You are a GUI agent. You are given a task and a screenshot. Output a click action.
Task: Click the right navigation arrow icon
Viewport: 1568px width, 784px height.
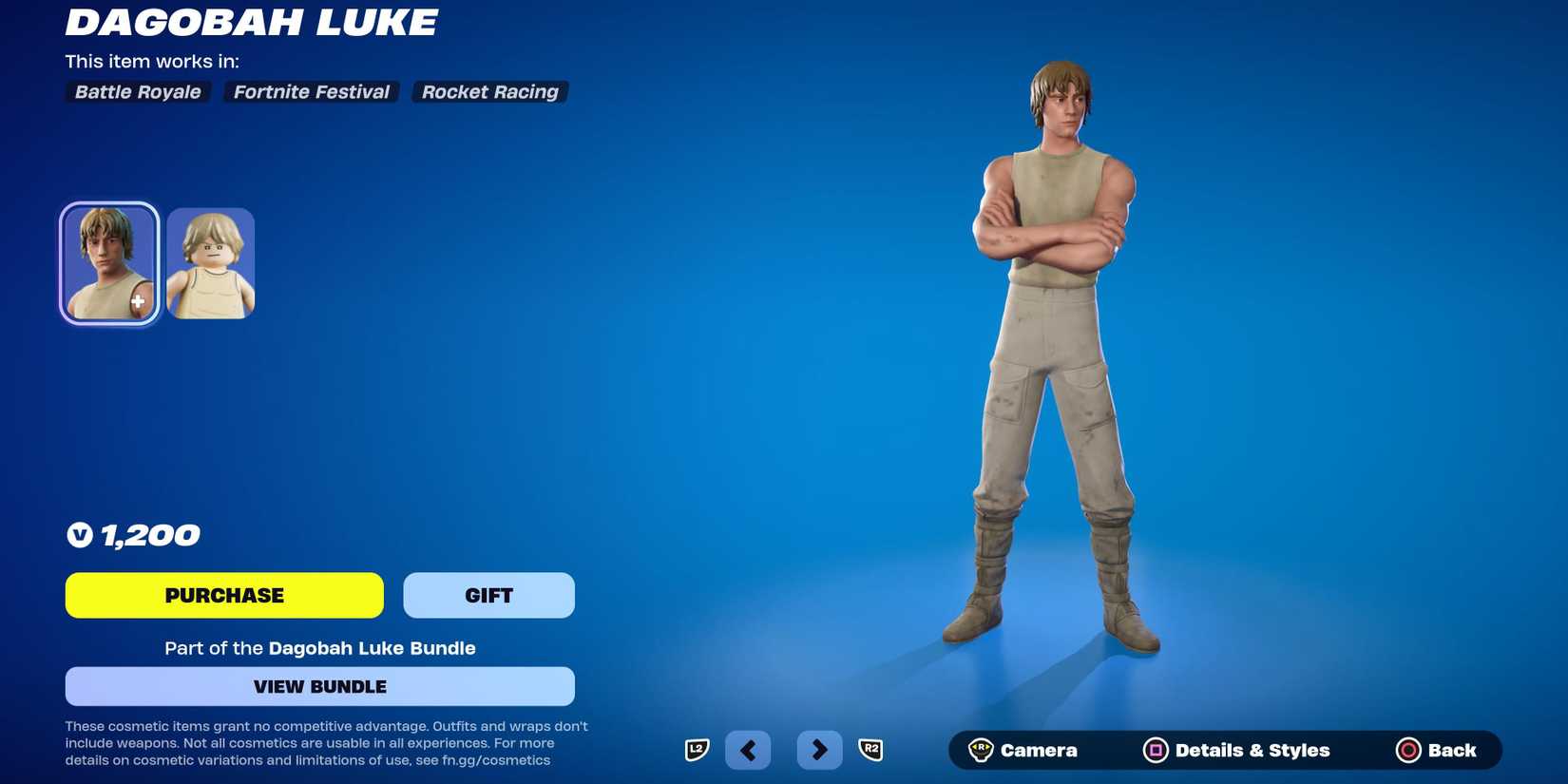(819, 750)
